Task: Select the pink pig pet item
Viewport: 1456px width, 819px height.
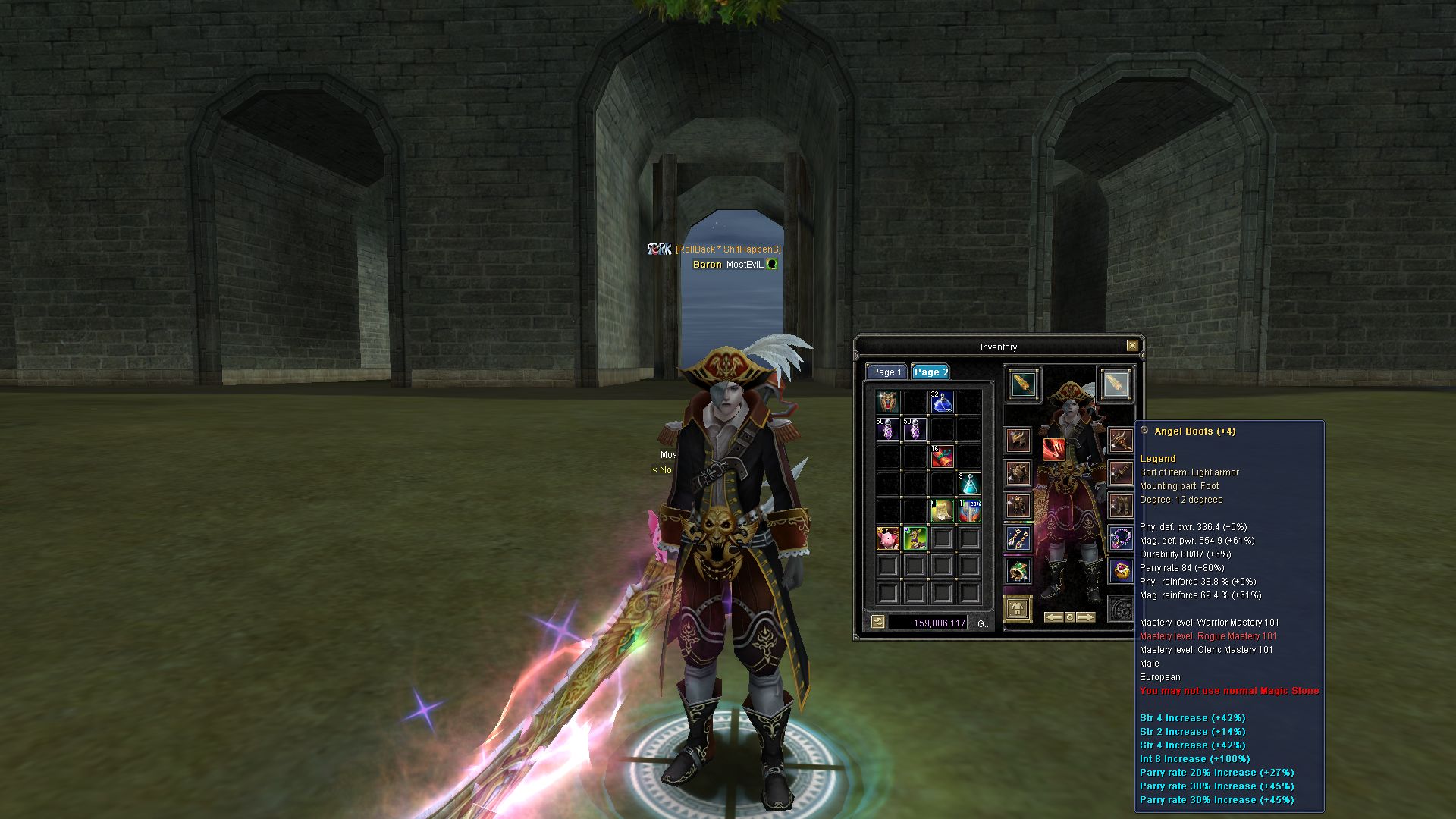Action: pyautogui.click(x=887, y=538)
